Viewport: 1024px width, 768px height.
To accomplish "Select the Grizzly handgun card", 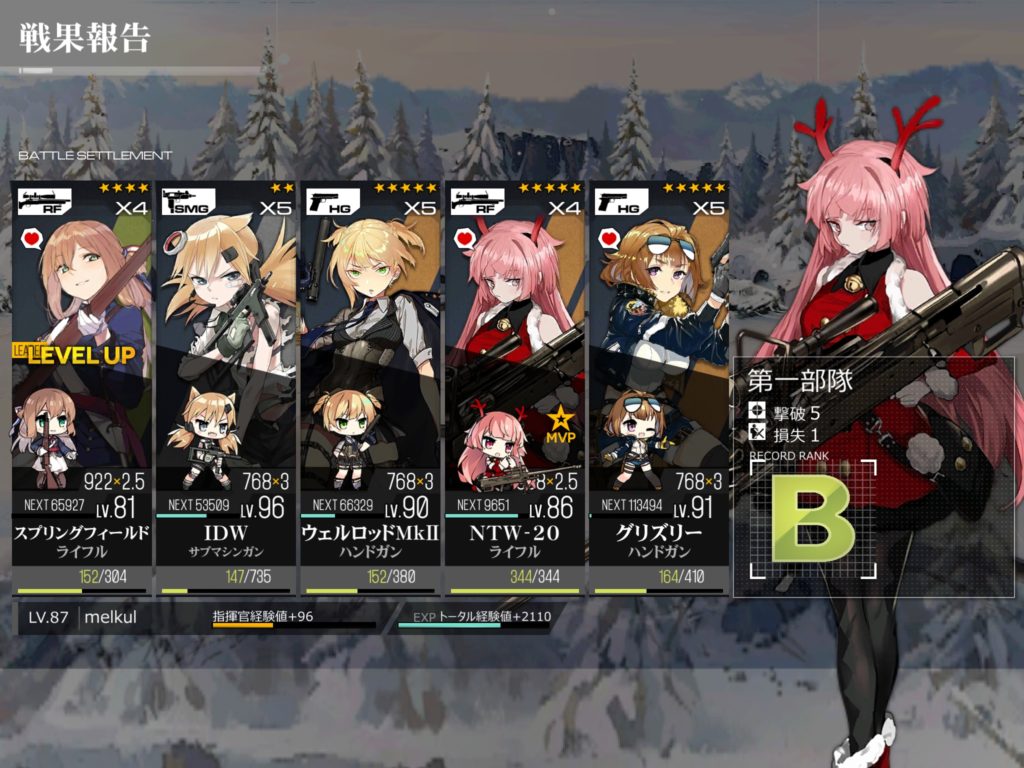I will click(658, 380).
